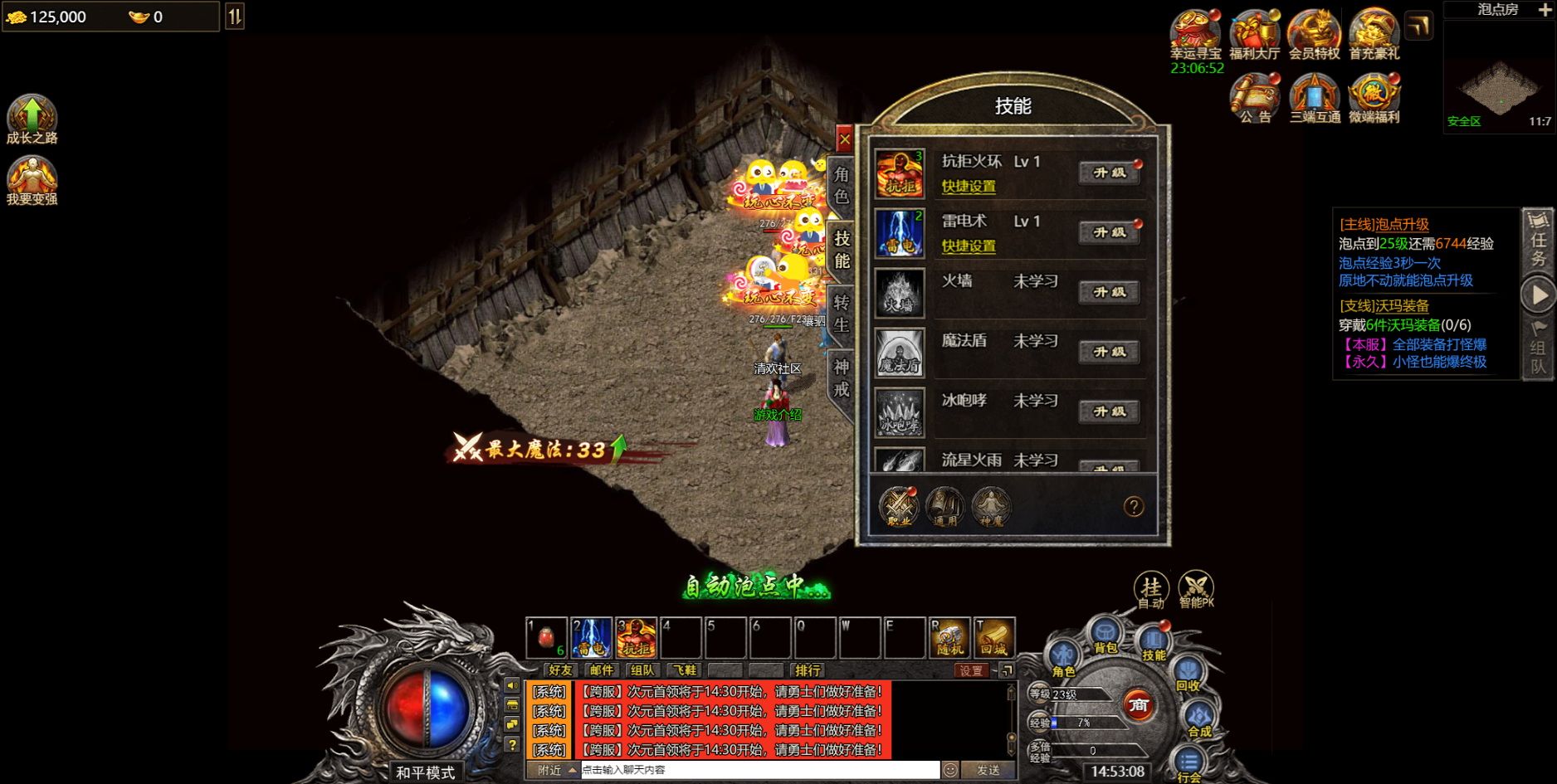Open the 神戒 side tab
1557x784 pixels.
(x=841, y=377)
